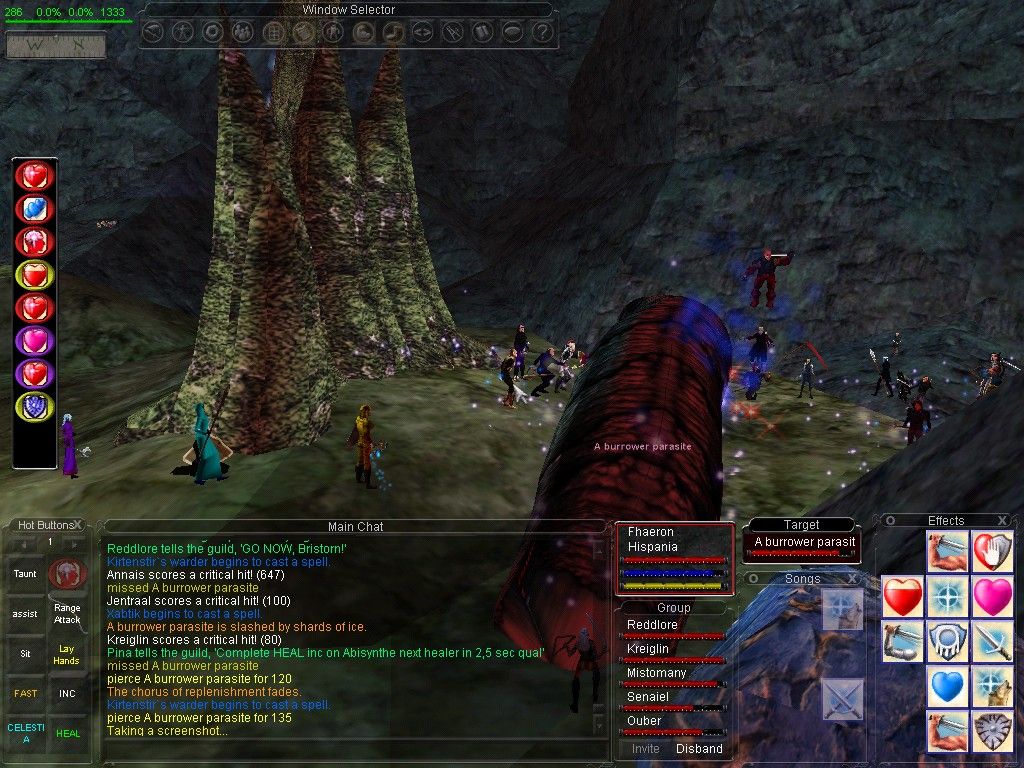Click the pink heart buff in Effects
This screenshot has width=1024, height=768.
pyautogui.click(x=992, y=597)
